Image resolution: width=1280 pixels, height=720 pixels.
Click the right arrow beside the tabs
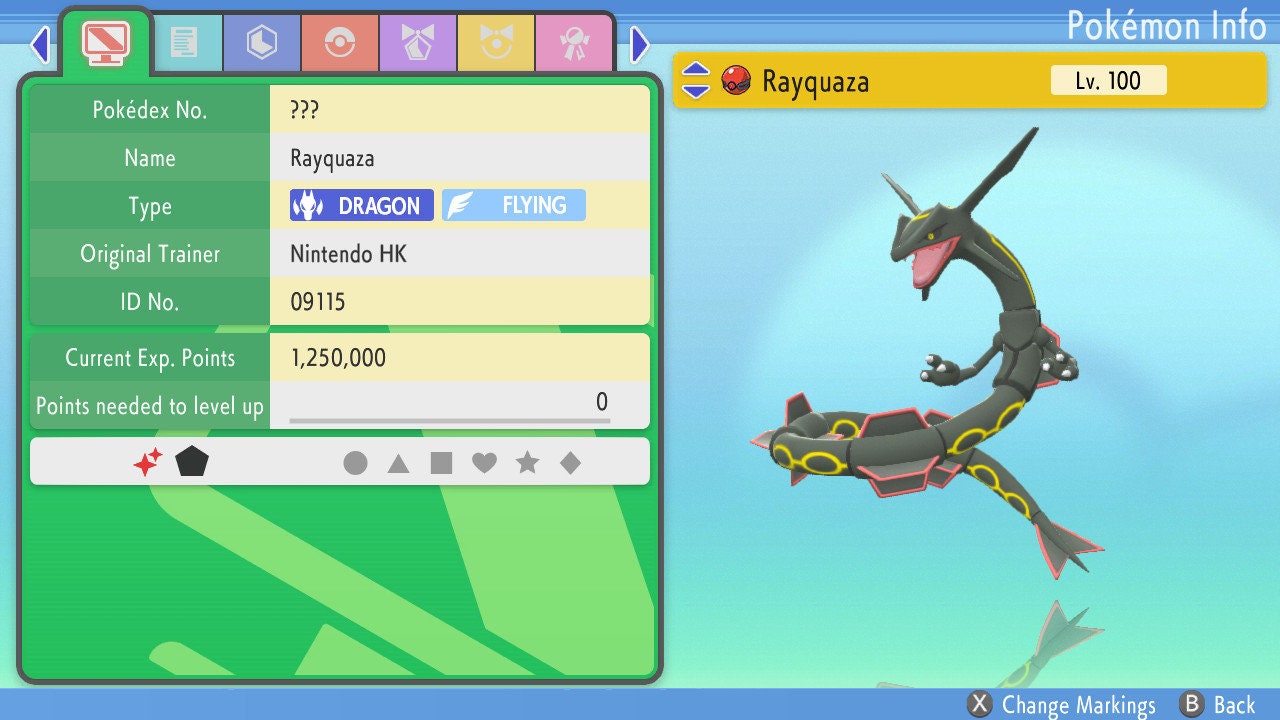coord(640,44)
